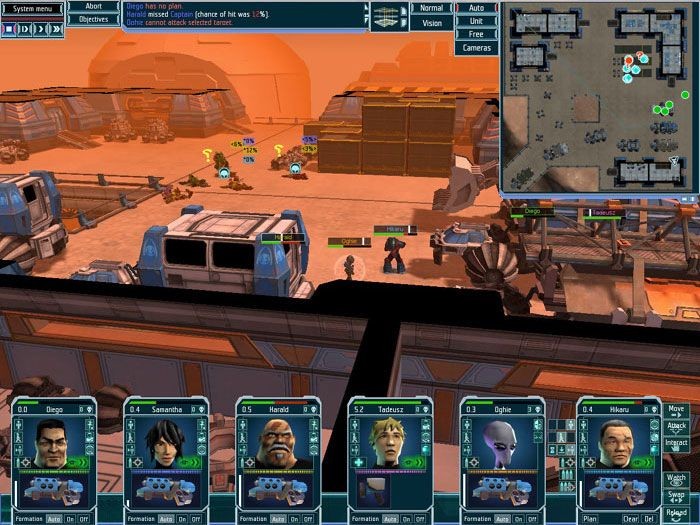Abort the current mission
The width and height of the screenshot is (700, 525).
point(93,7)
